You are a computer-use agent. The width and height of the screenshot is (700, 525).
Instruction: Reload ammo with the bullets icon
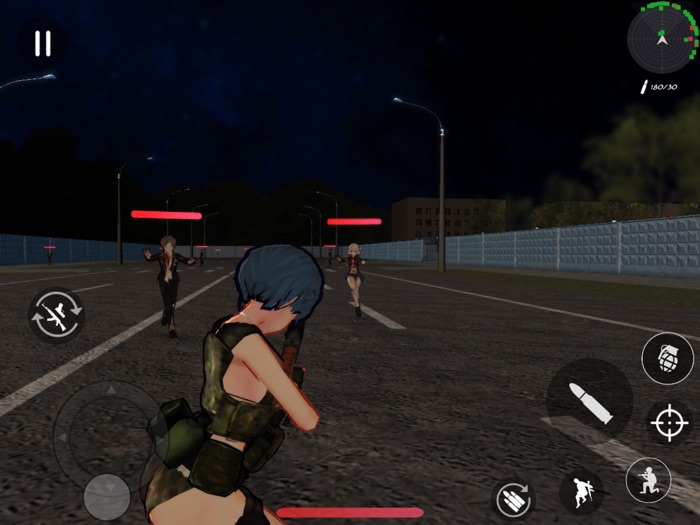coord(514,498)
